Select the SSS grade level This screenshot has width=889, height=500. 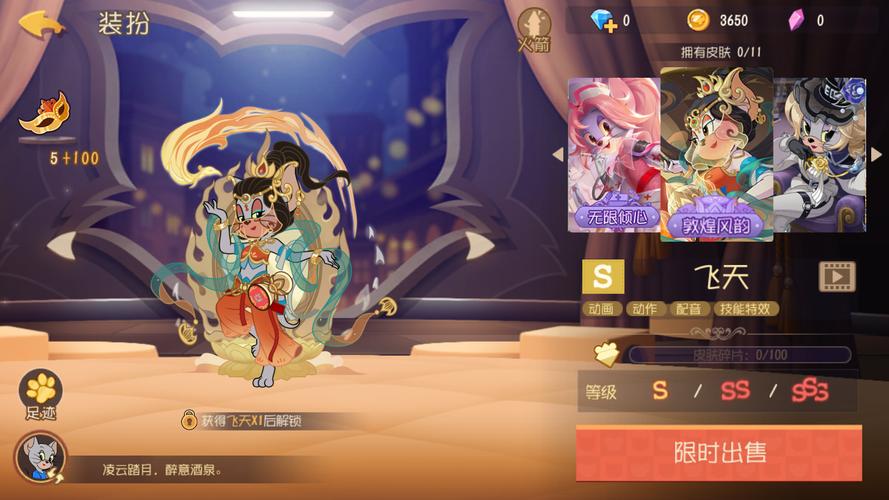(x=810, y=391)
